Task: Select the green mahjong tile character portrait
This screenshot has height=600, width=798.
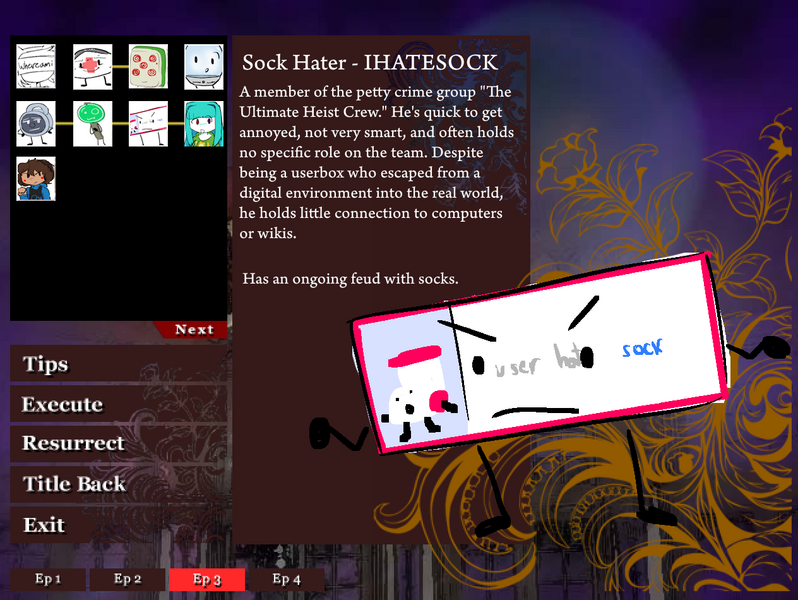Action: [148, 65]
